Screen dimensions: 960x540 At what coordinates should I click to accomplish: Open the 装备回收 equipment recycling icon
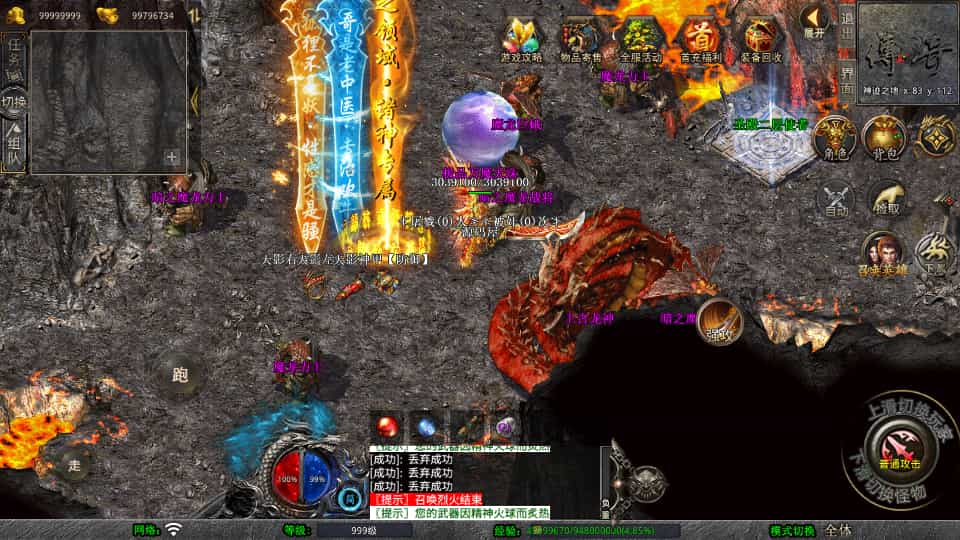[761, 40]
